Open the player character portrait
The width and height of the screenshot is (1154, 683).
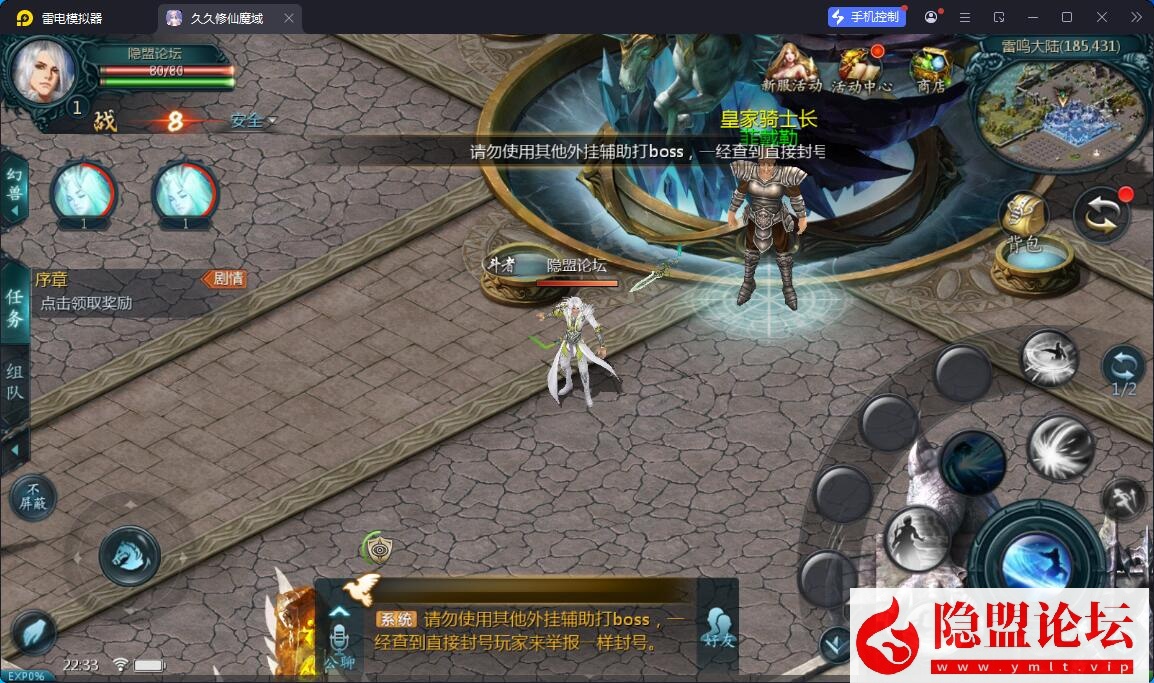tap(43, 70)
